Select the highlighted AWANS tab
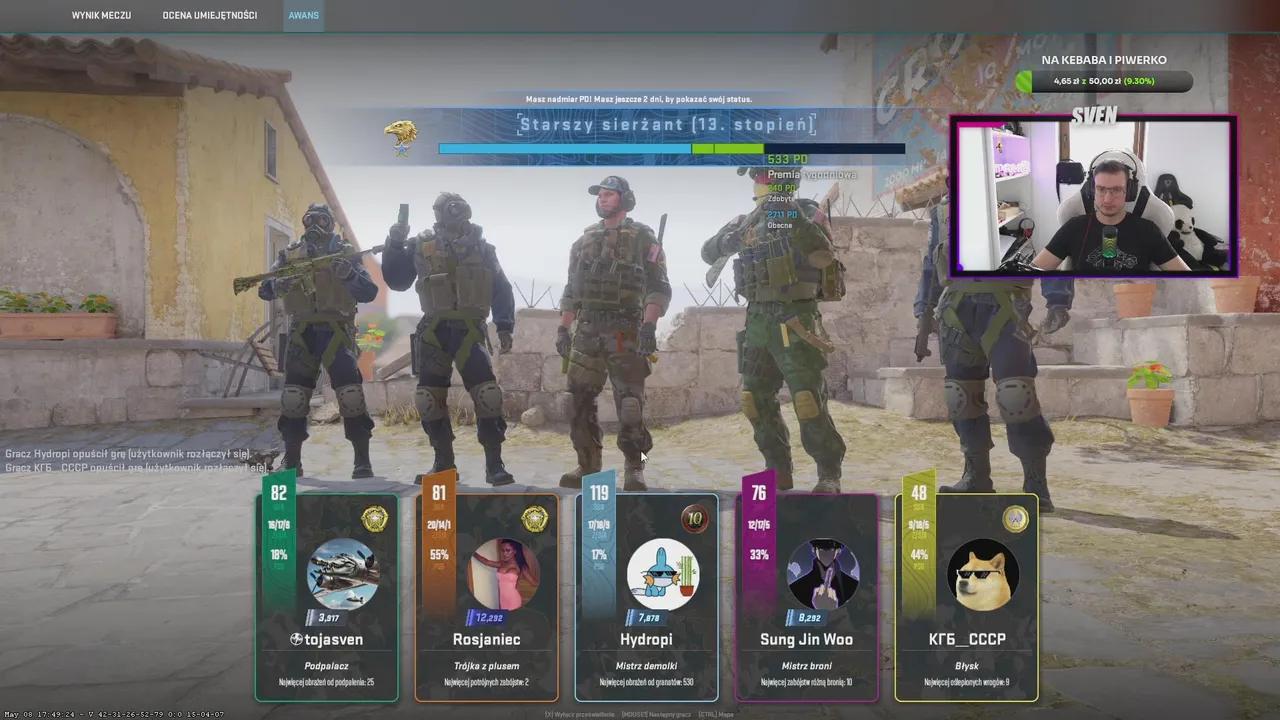 click(x=303, y=15)
